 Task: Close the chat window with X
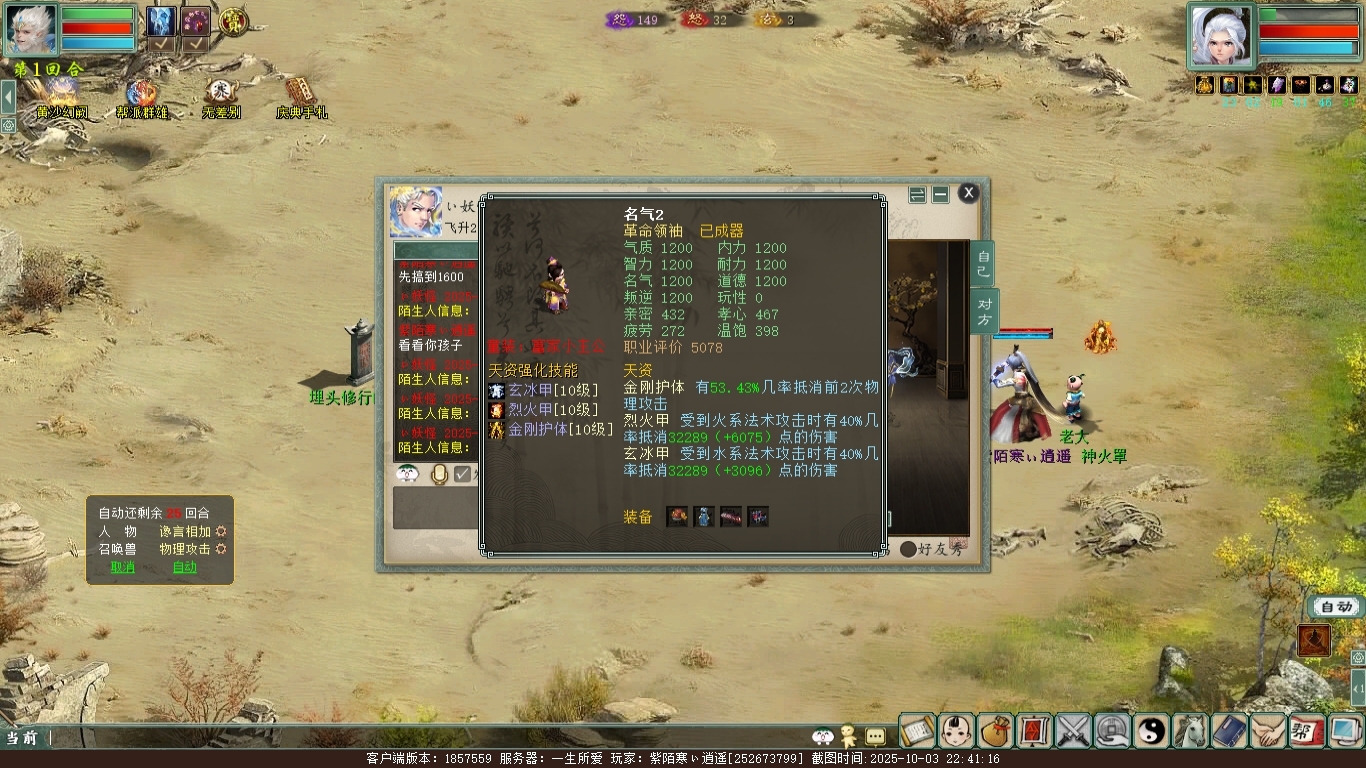pyautogui.click(x=968, y=193)
